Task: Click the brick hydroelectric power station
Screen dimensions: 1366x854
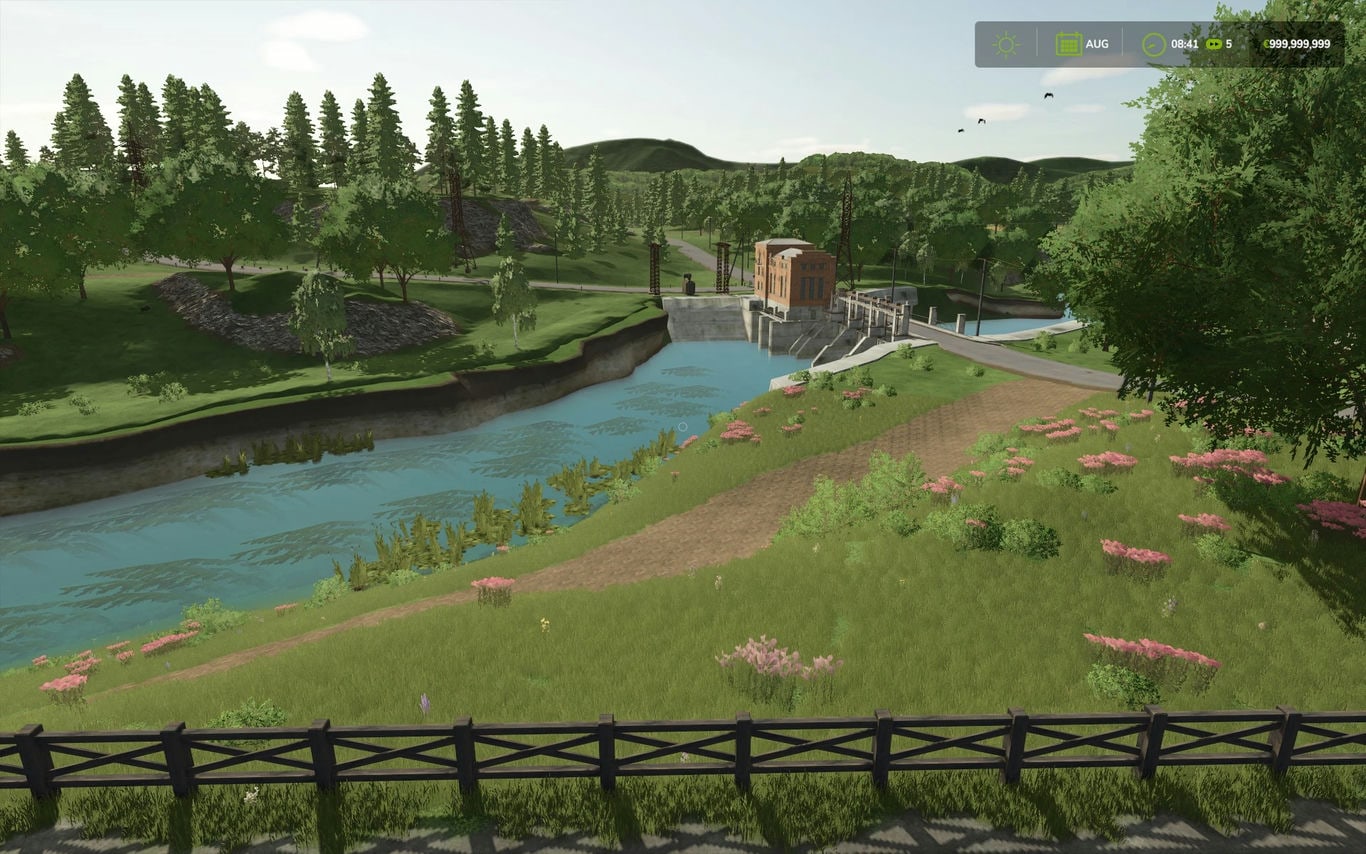Action: [790, 270]
